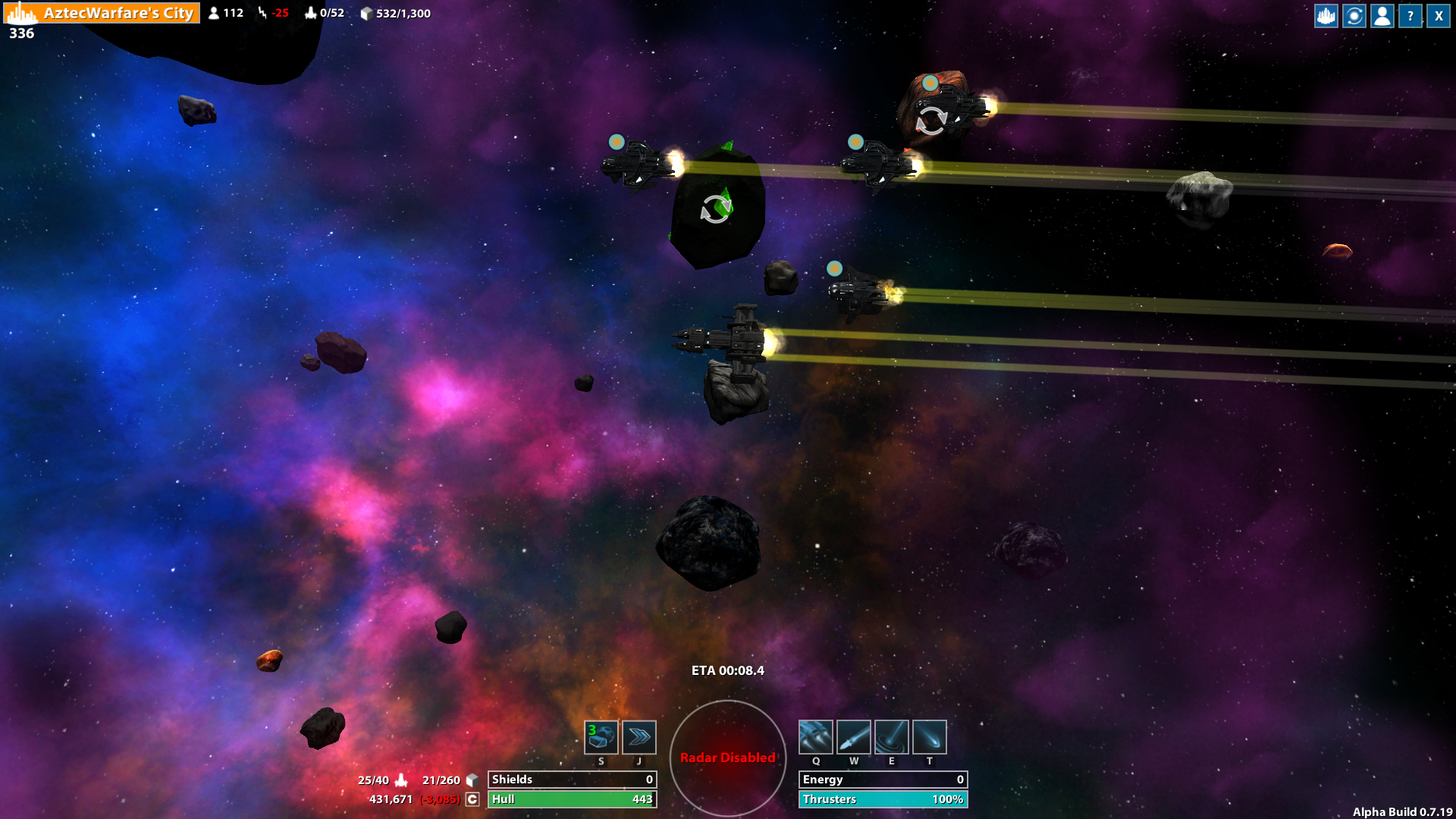Click the green Hull bar showing 443
Viewport: 1456px width, 819px height.
point(573,799)
